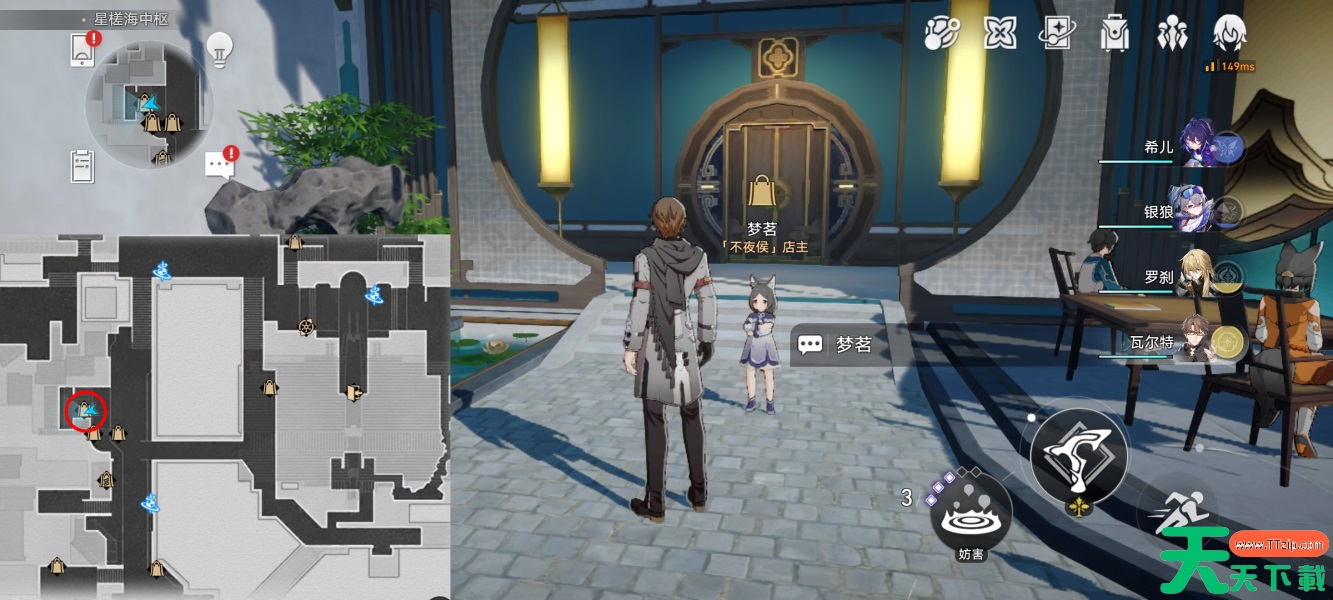Open the backpack inventory
The width and height of the screenshot is (1333, 600).
pyautogui.click(x=1112, y=33)
